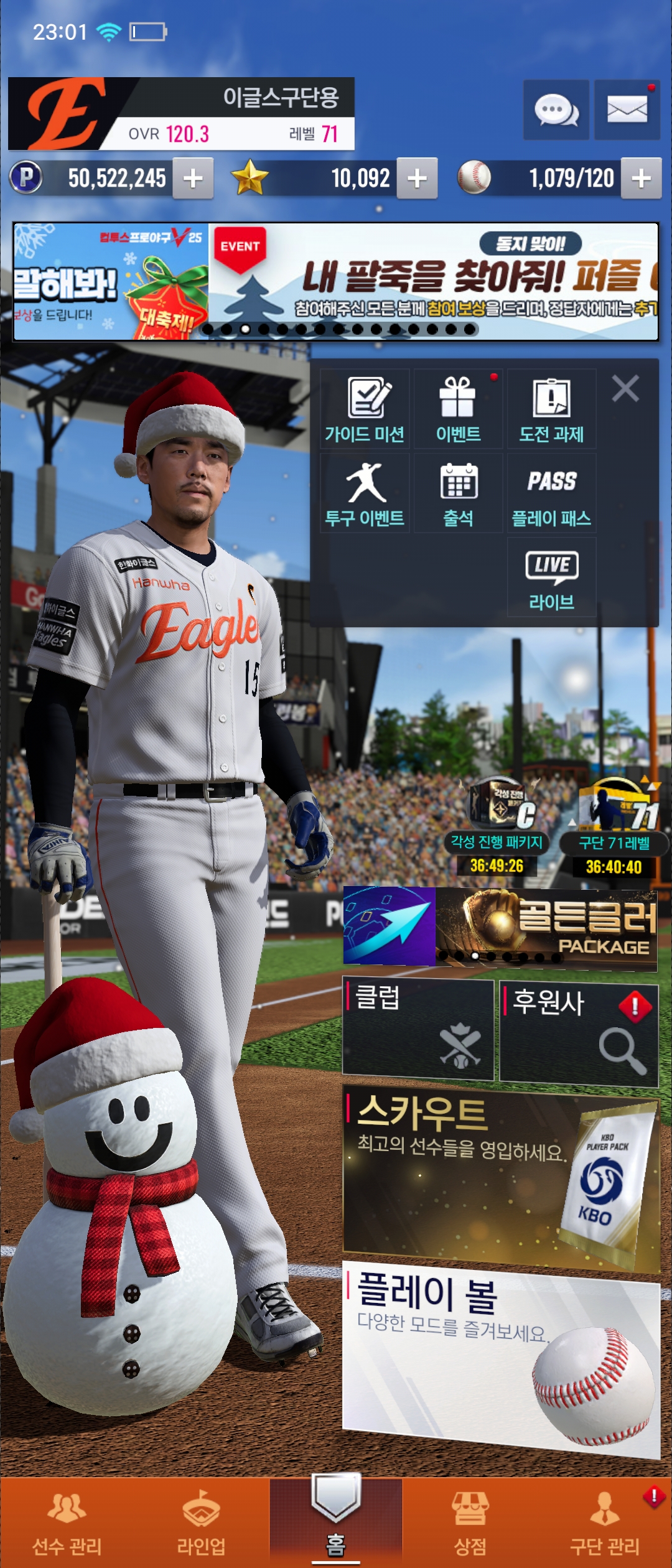View the 골든글러브 PACKAGE banner
Image resolution: width=672 pixels, height=1568 pixels.
[x=546, y=928]
